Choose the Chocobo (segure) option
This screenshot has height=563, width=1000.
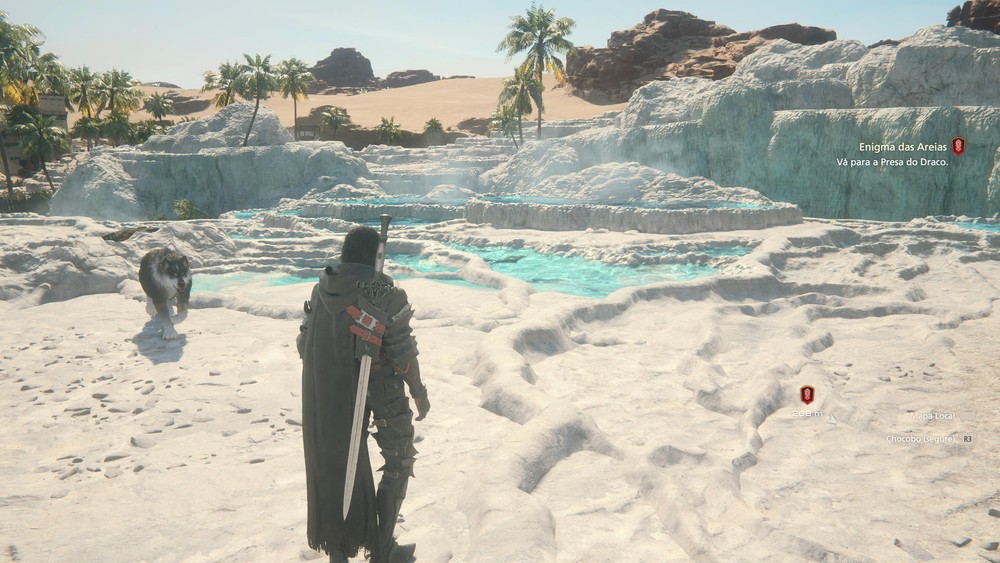coord(921,439)
